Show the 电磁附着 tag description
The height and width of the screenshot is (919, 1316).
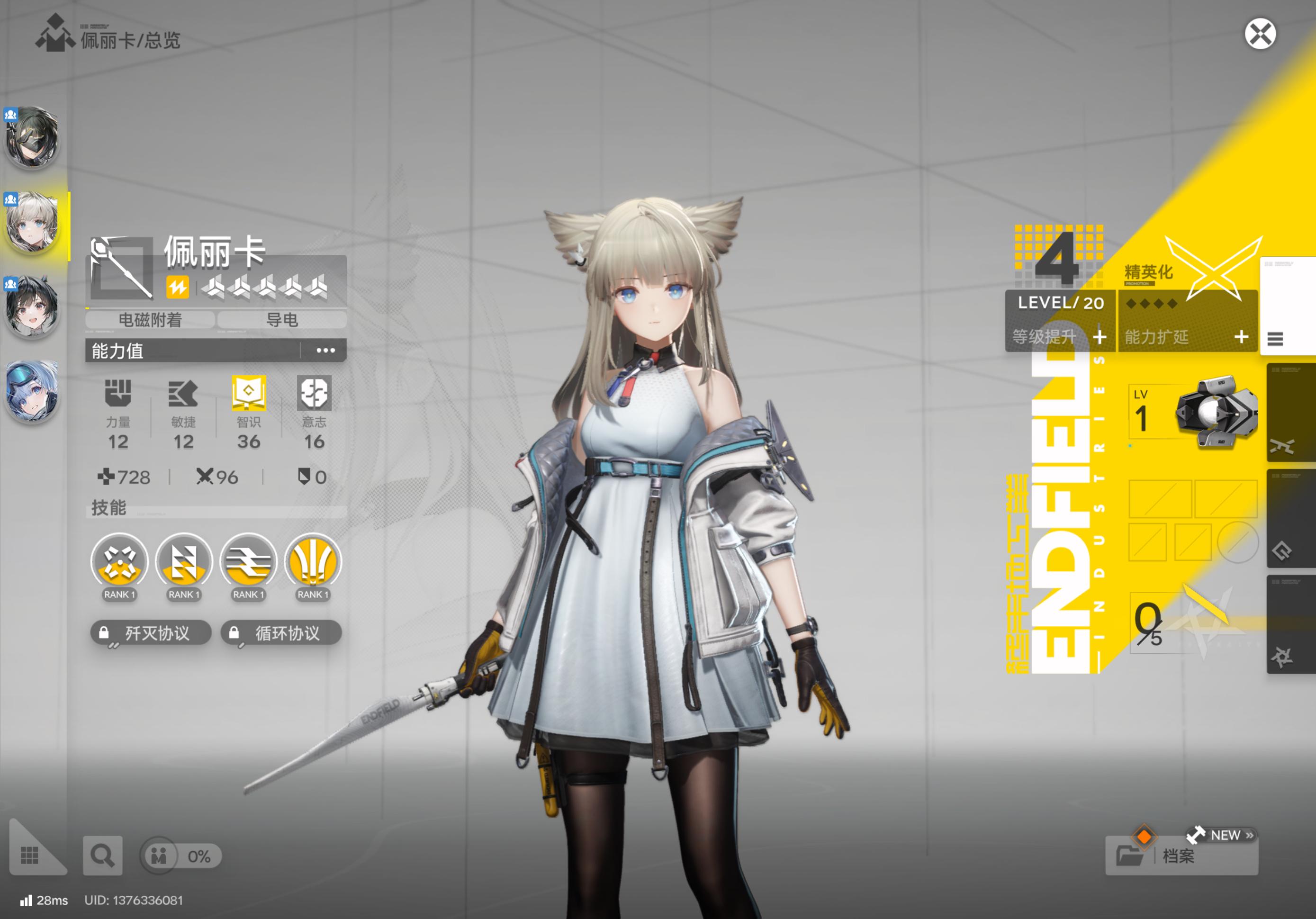click(x=150, y=320)
